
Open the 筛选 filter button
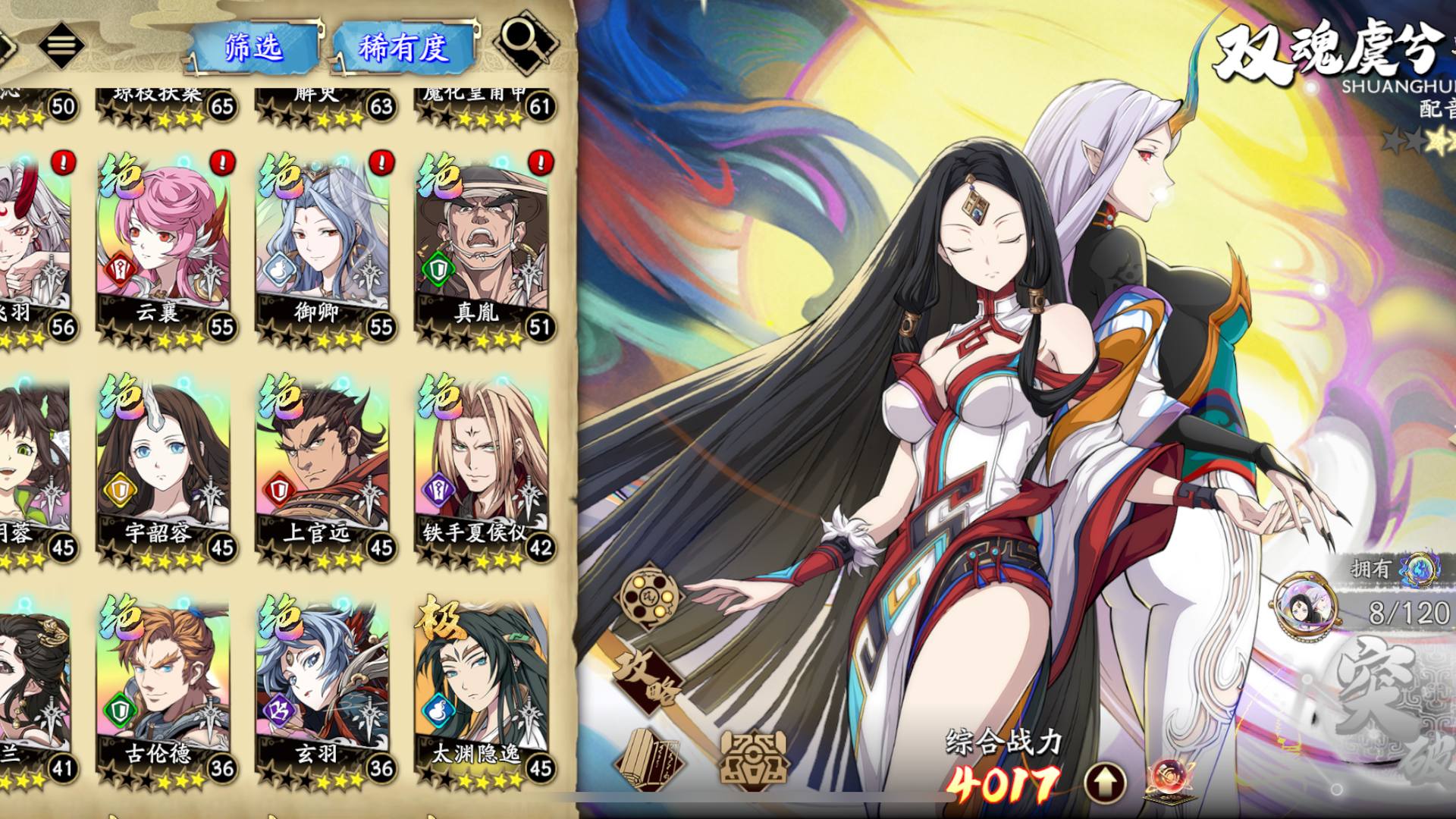point(253,49)
